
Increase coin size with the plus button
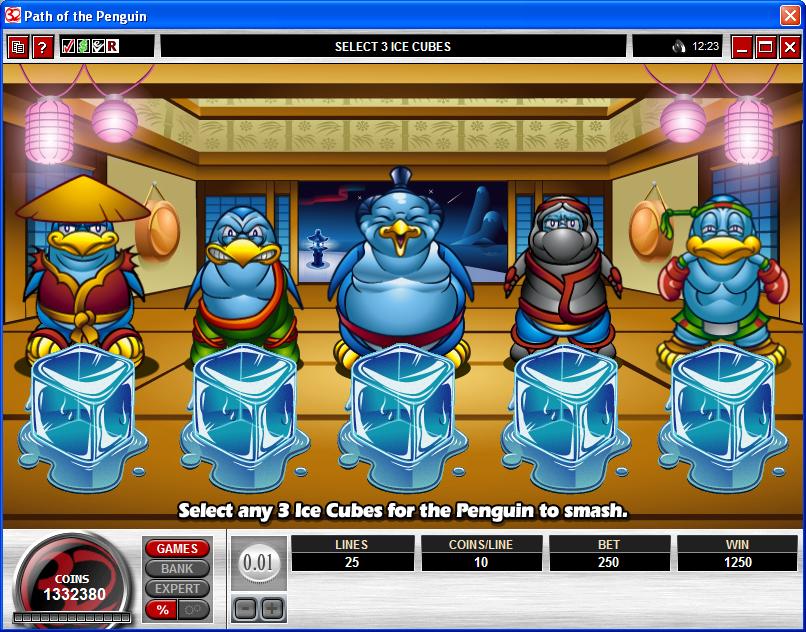tap(272, 608)
